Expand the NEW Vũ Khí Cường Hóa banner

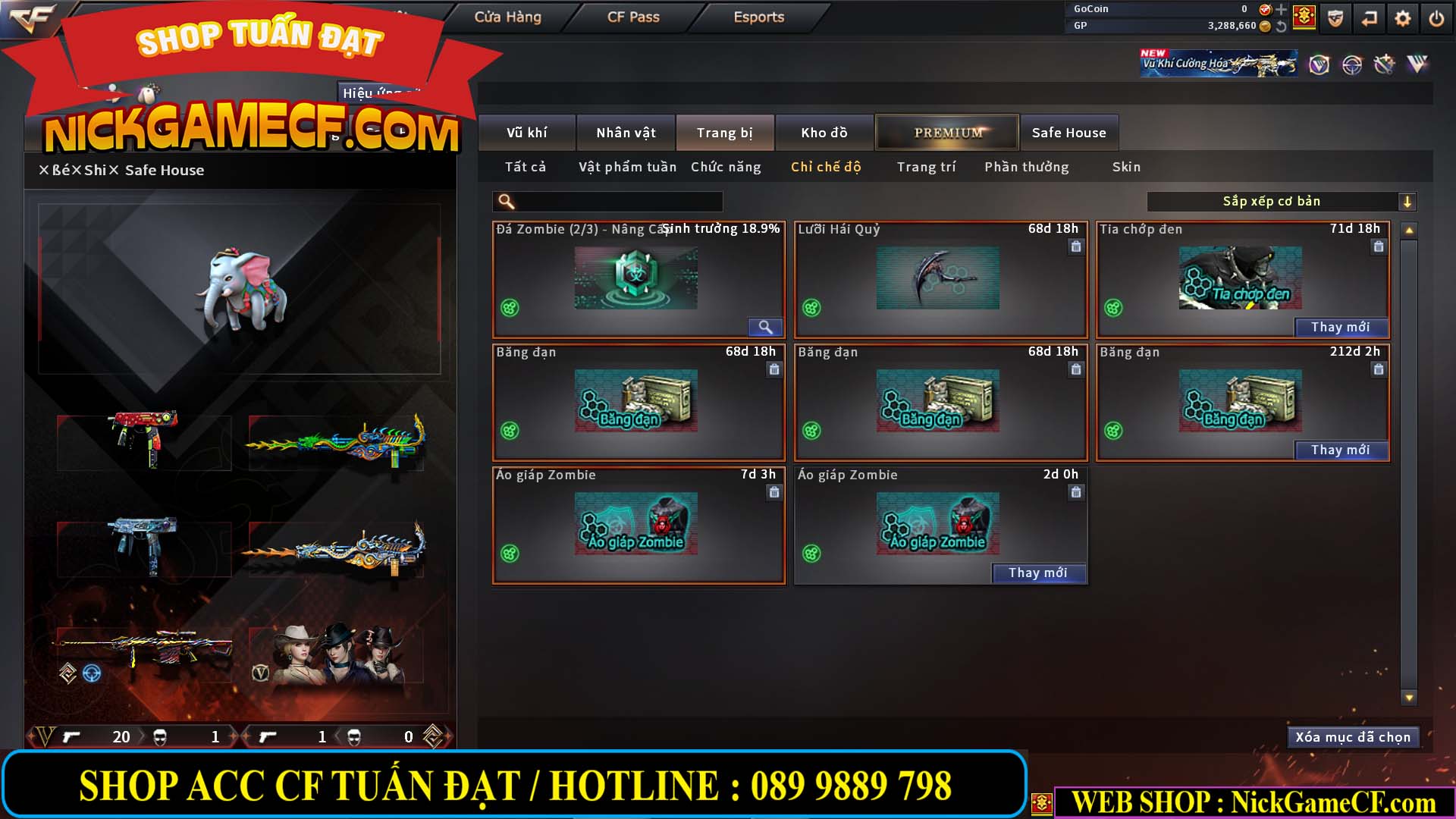[1217, 62]
